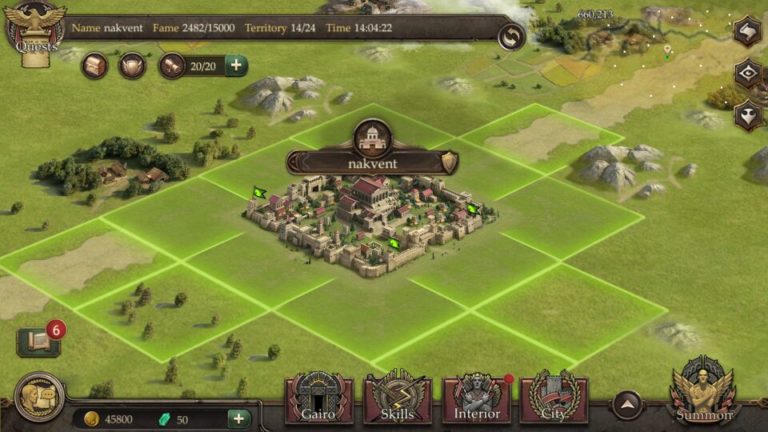Toggle the eye view hexagon button
Image resolution: width=768 pixels, height=432 pixels.
point(747,73)
